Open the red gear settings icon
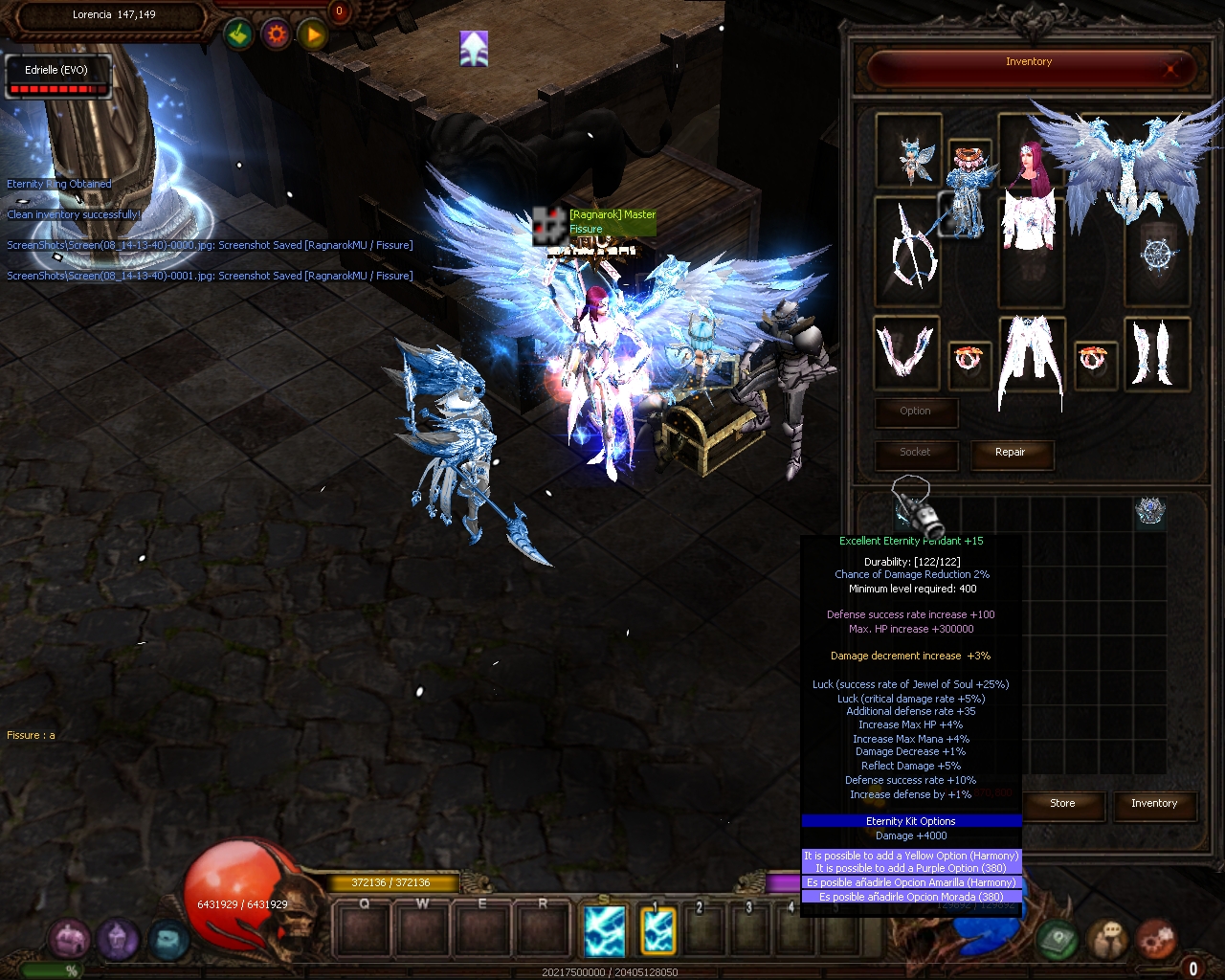The height and width of the screenshot is (980, 1225). click(1155, 940)
